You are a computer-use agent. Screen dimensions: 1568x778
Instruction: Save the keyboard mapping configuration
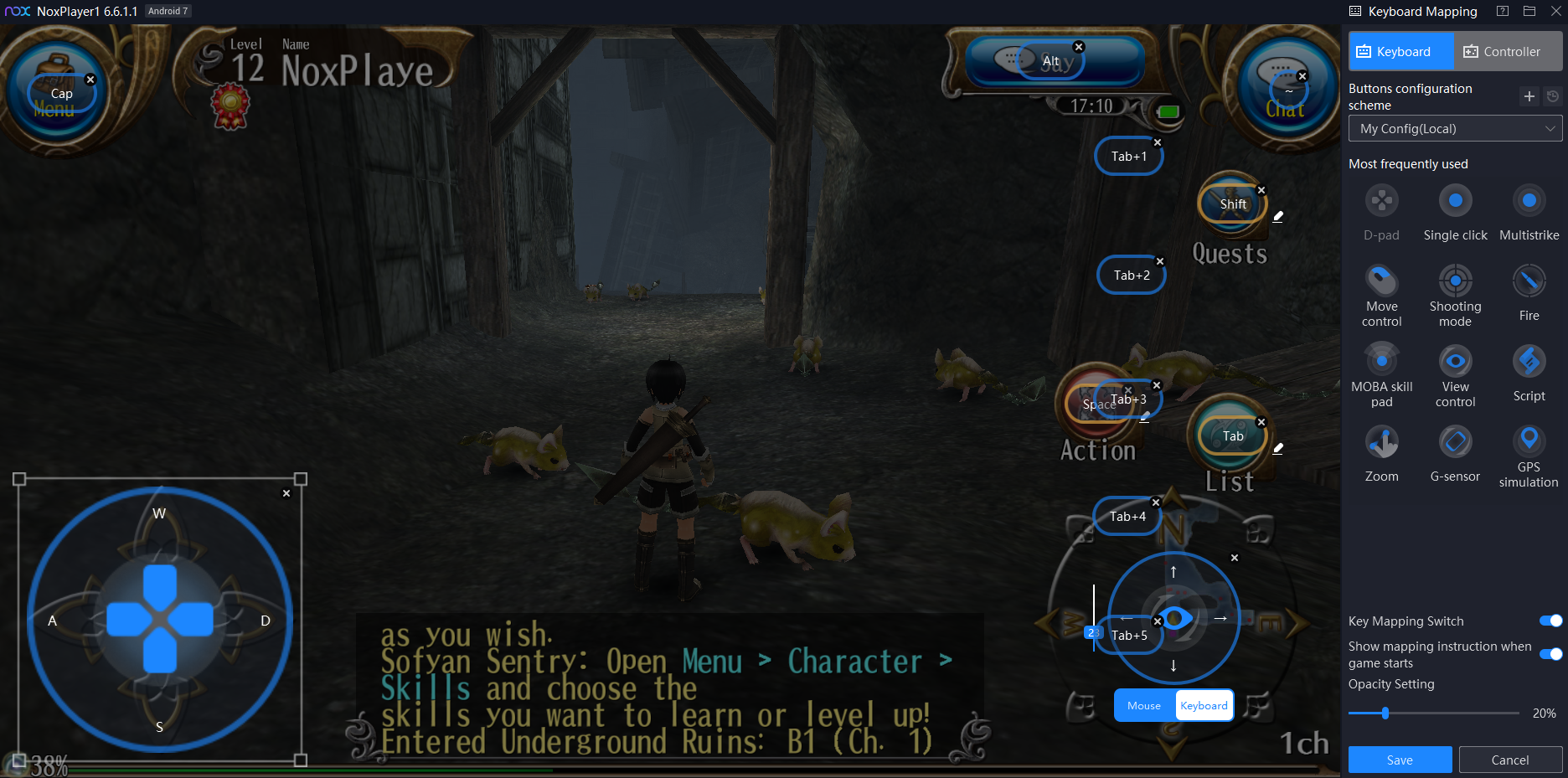coord(1400,760)
